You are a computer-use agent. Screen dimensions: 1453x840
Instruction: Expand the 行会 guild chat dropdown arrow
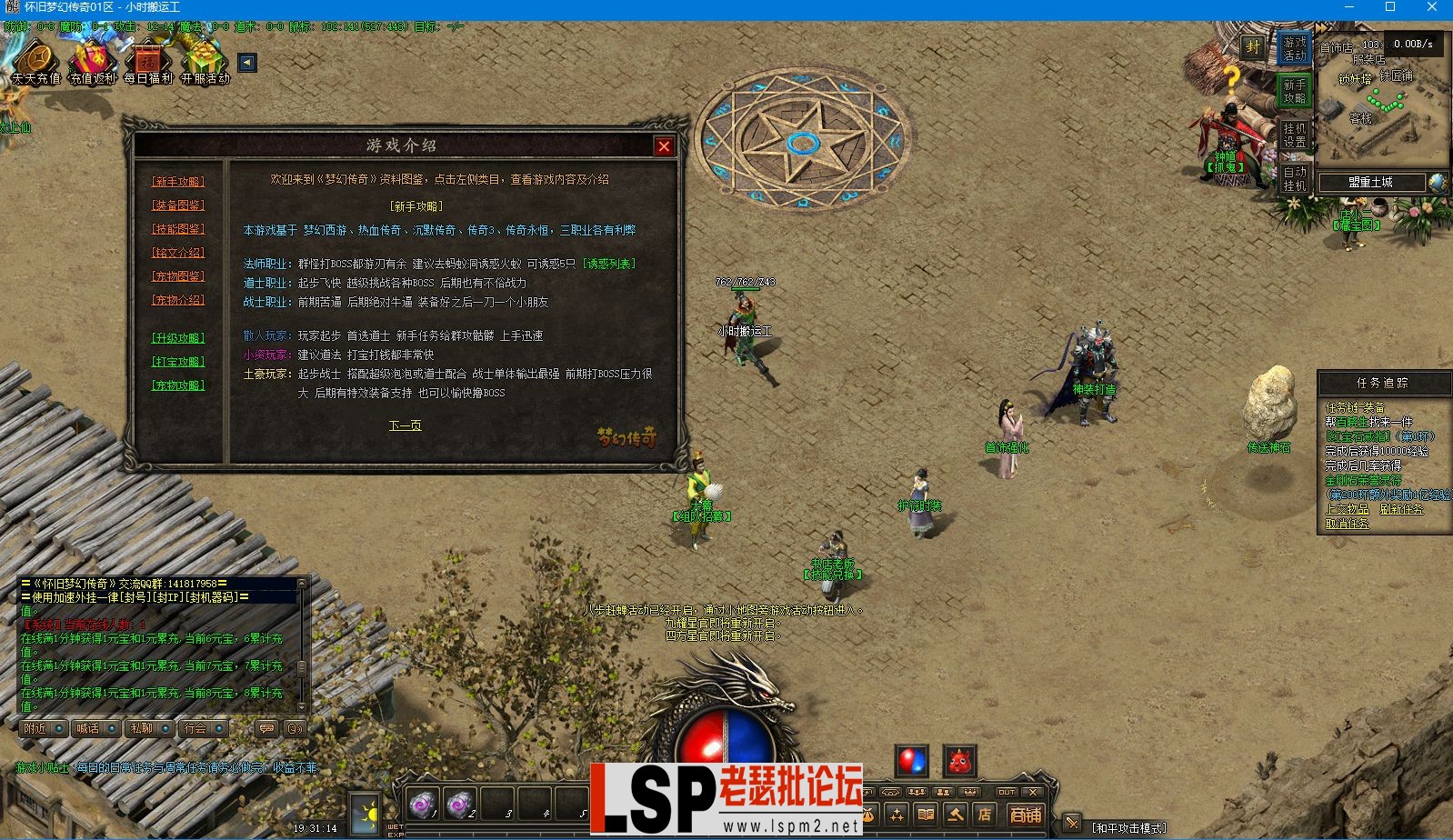(219, 728)
